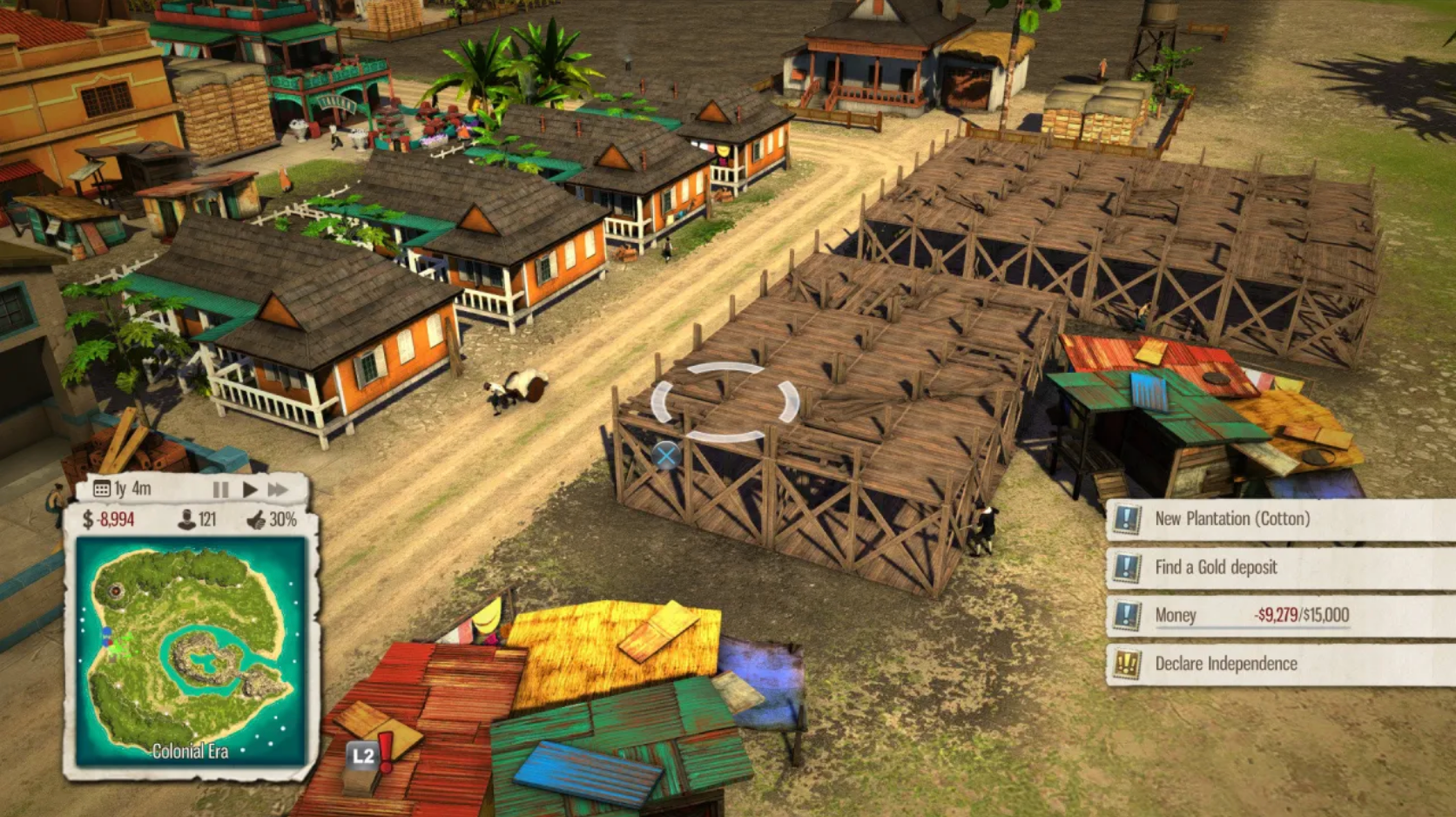Click the golden Declare Independence stamp icon

pyautogui.click(x=1129, y=664)
